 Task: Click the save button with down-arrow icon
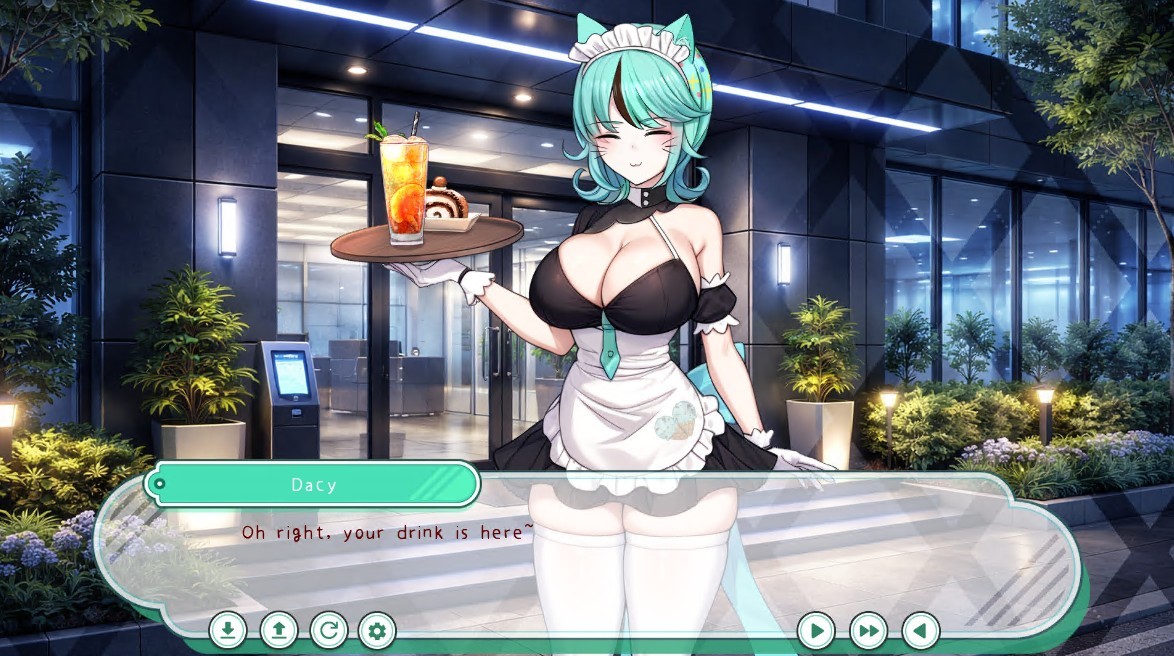tap(228, 630)
